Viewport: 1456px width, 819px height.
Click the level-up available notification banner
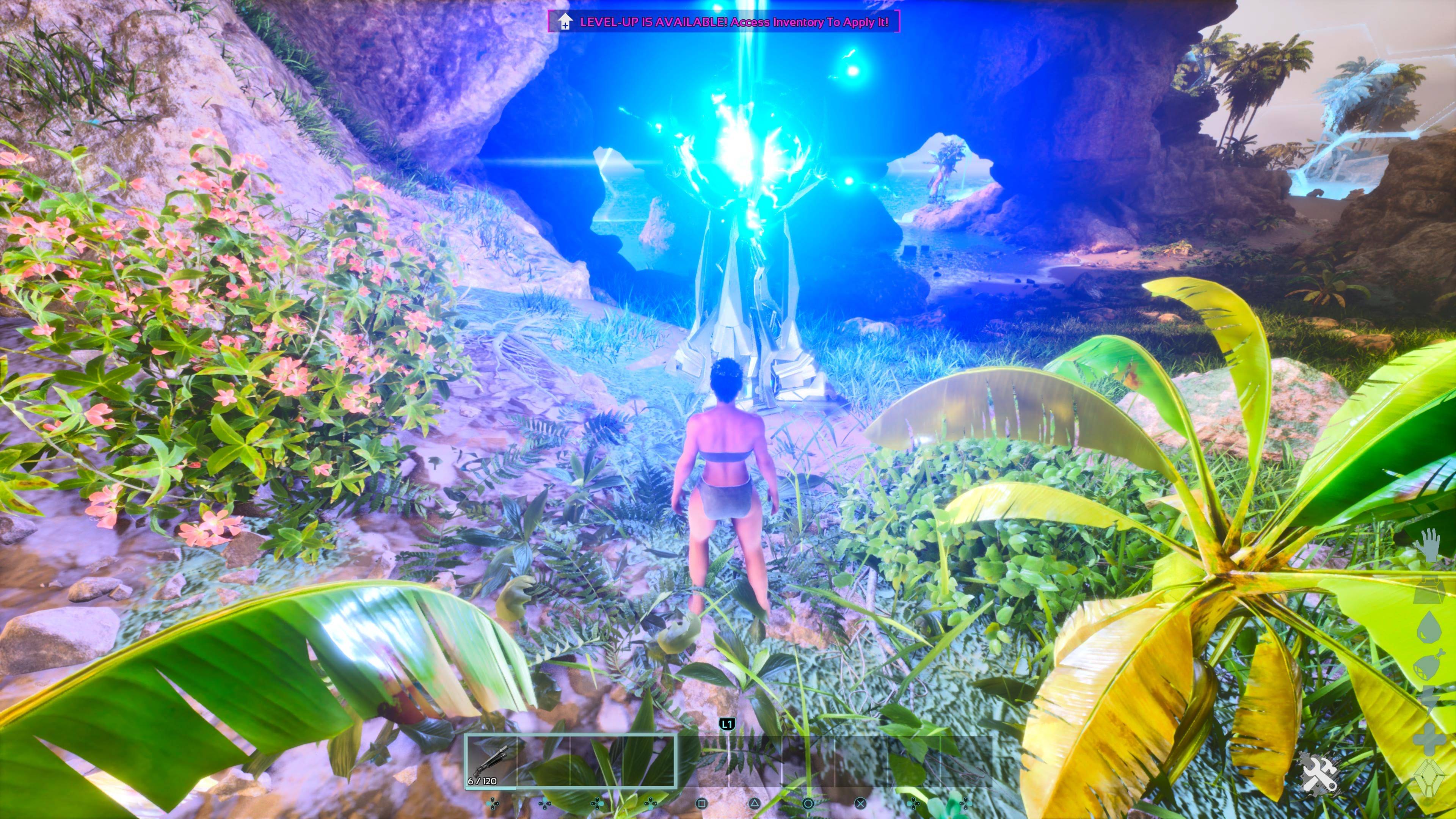click(724, 22)
